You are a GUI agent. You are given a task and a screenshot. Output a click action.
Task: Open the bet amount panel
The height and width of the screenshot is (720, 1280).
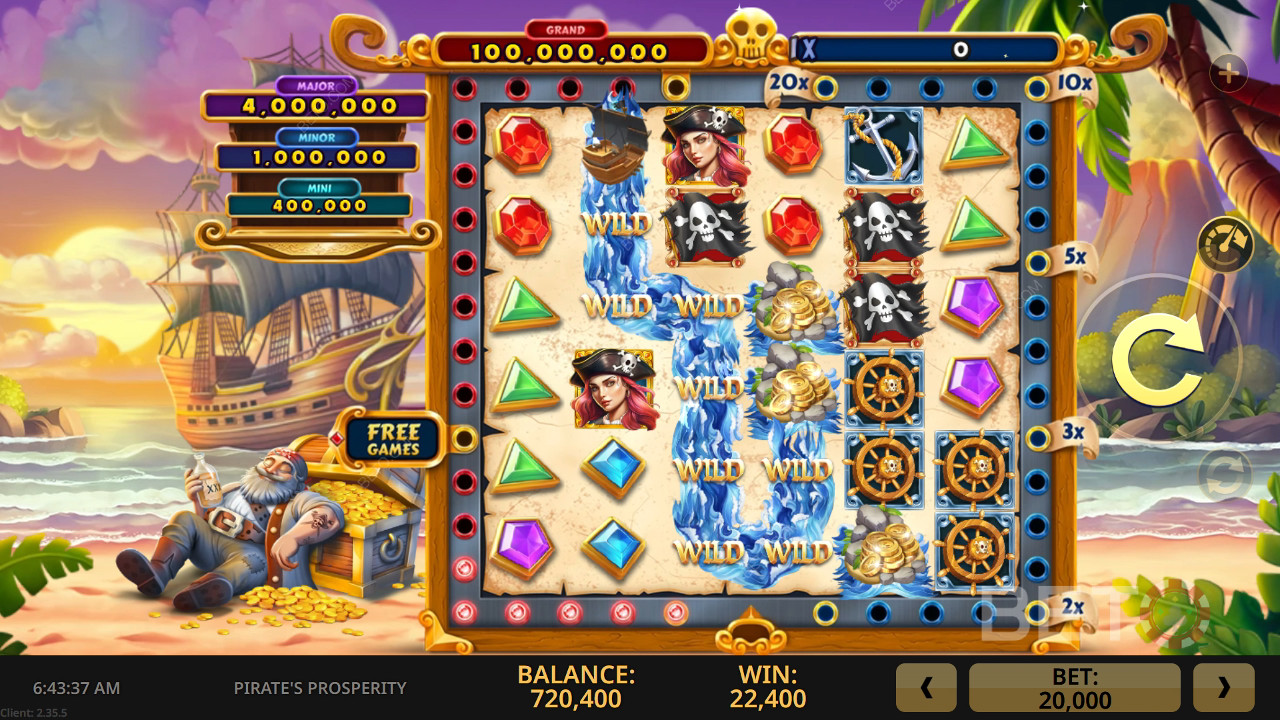click(1074, 687)
